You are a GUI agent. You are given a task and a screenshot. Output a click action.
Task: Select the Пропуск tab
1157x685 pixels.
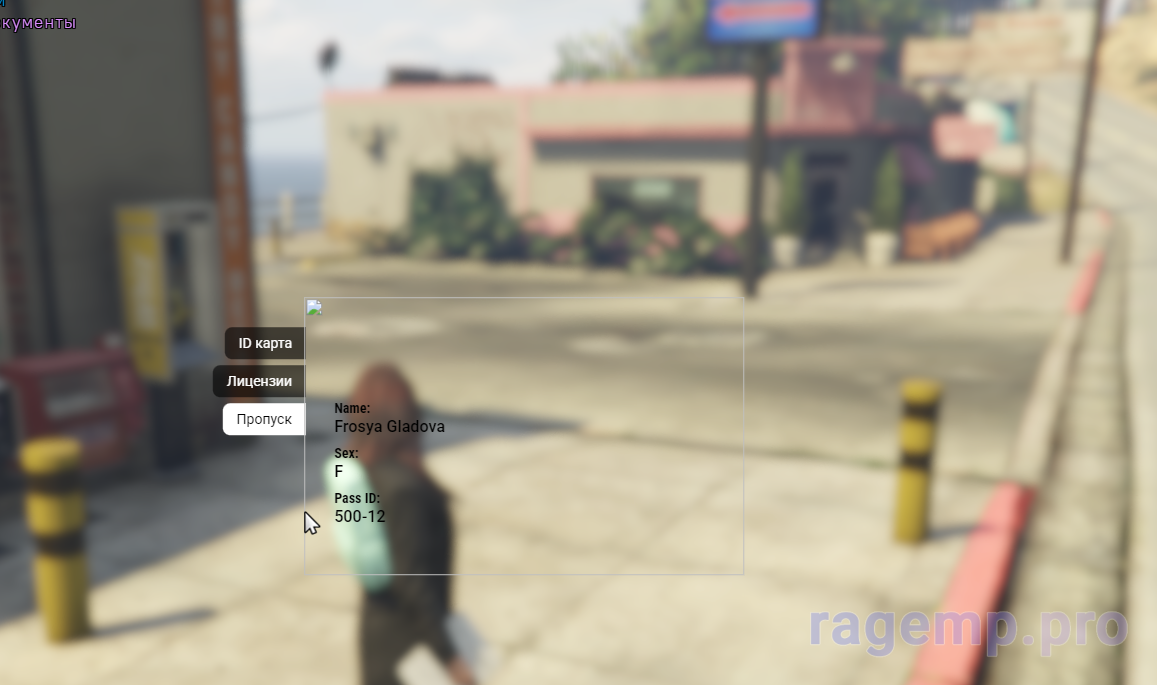click(x=264, y=419)
